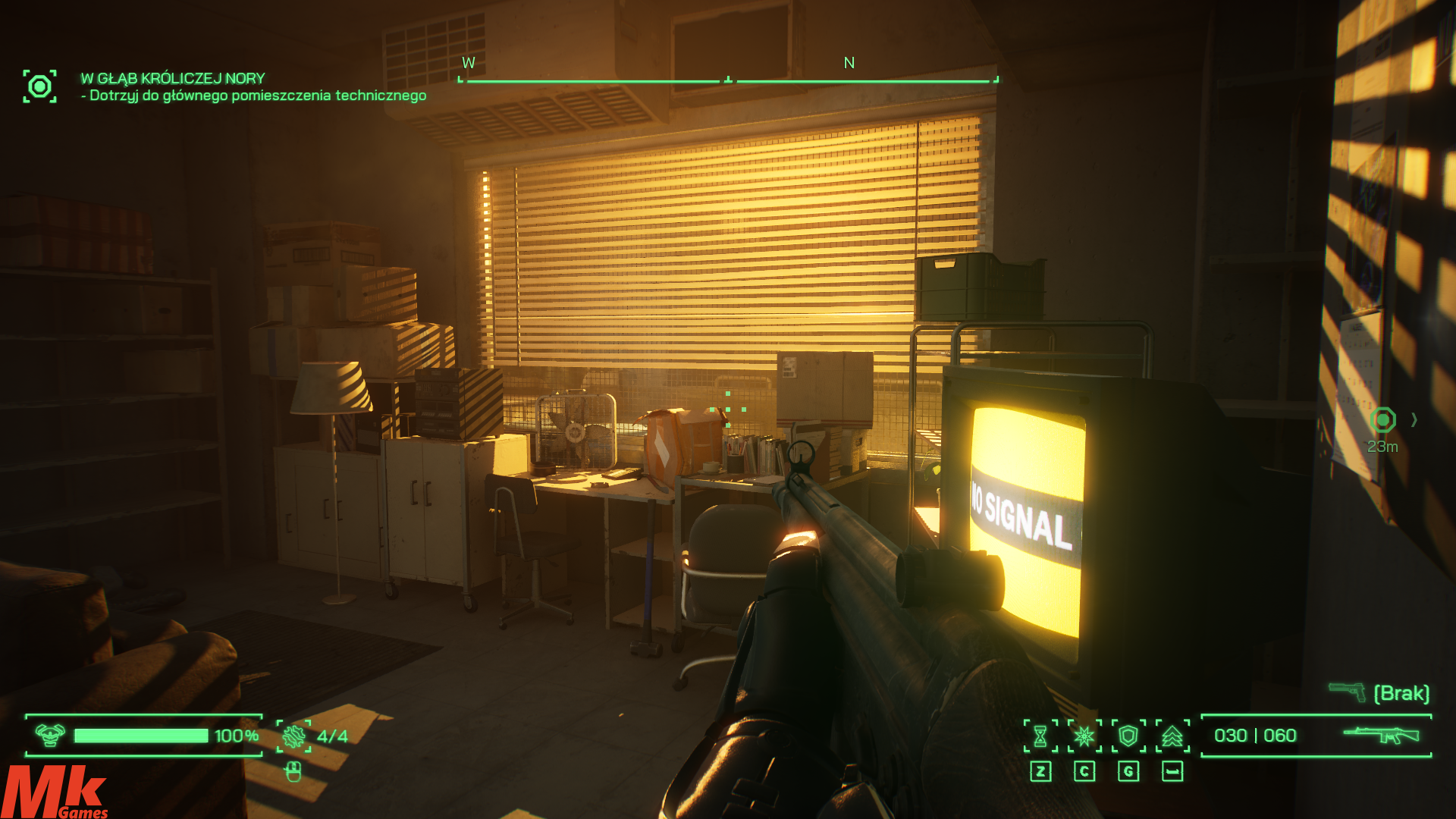Image resolution: width=1456 pixels, height=819 pixels.
Task: Select the stacked chevrons ability icon
Action: point(1172,736)
